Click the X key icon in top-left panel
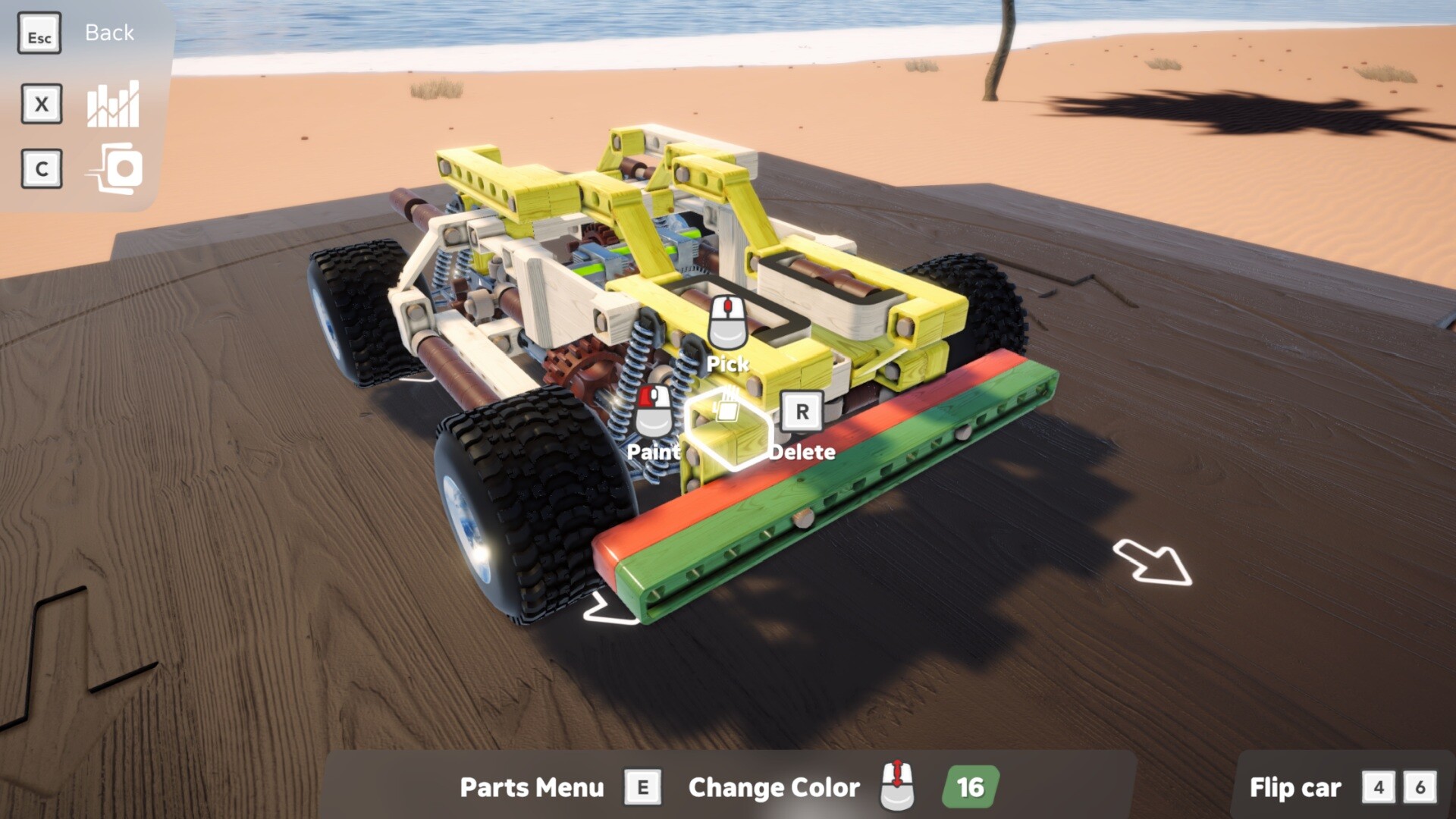 (x=41, y=105)
